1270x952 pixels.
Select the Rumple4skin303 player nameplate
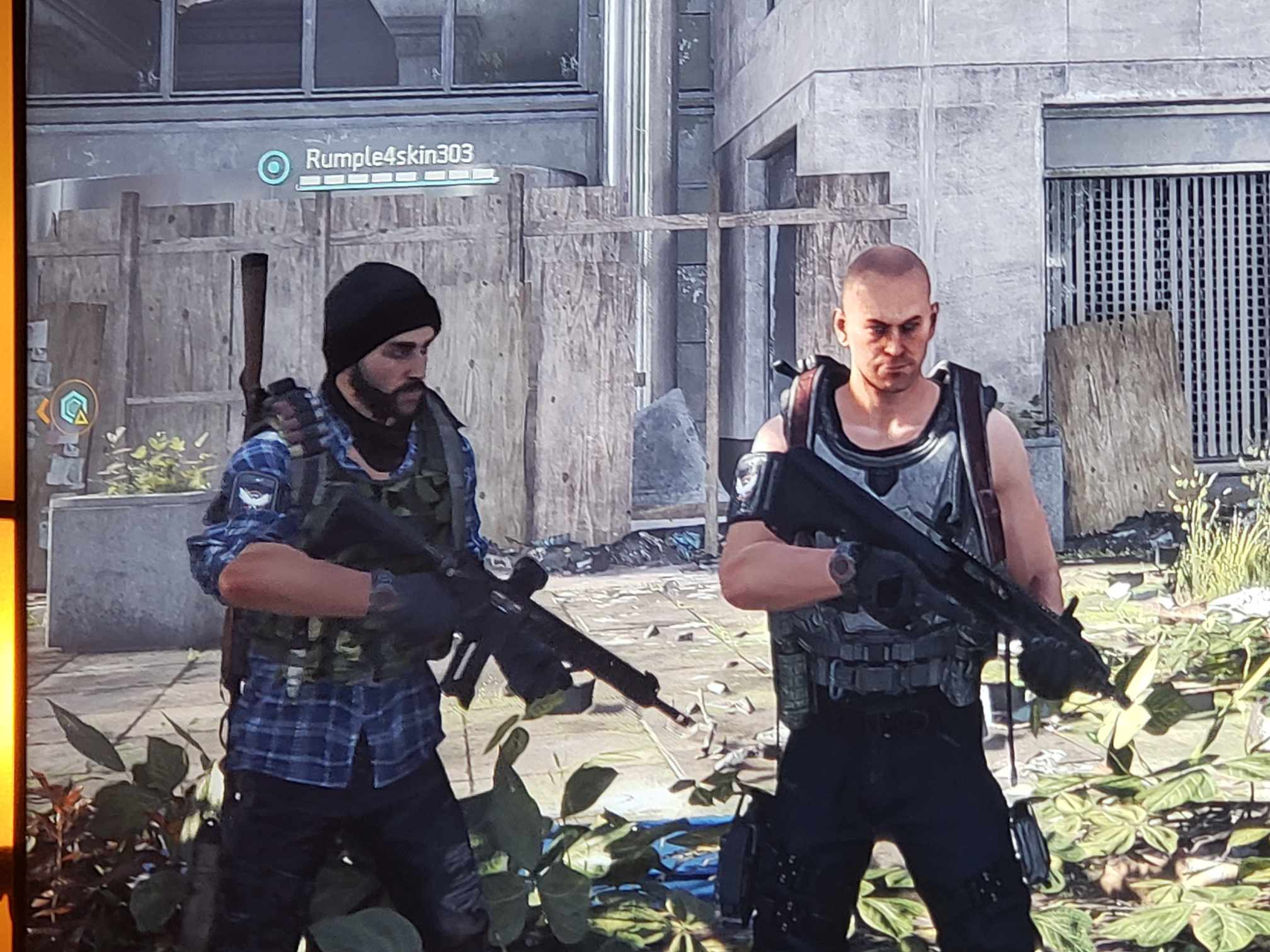[x=389, y=156]
